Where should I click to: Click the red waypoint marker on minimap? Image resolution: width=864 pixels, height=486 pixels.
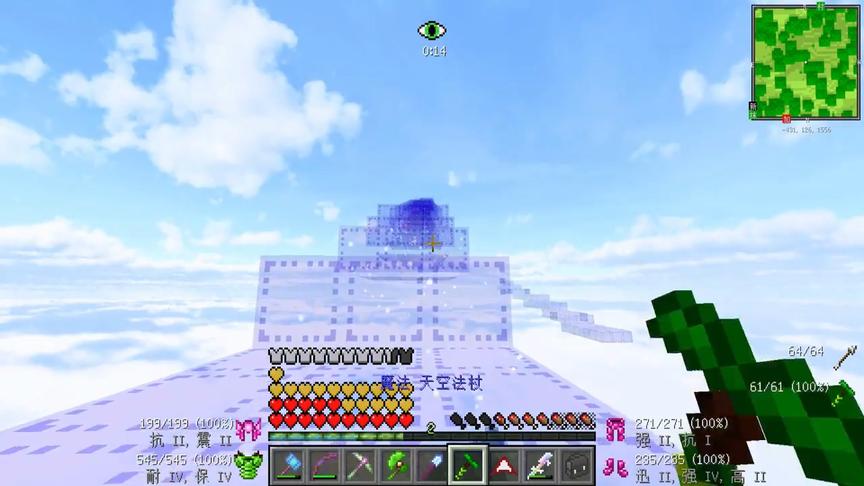[x=787, y=118]
